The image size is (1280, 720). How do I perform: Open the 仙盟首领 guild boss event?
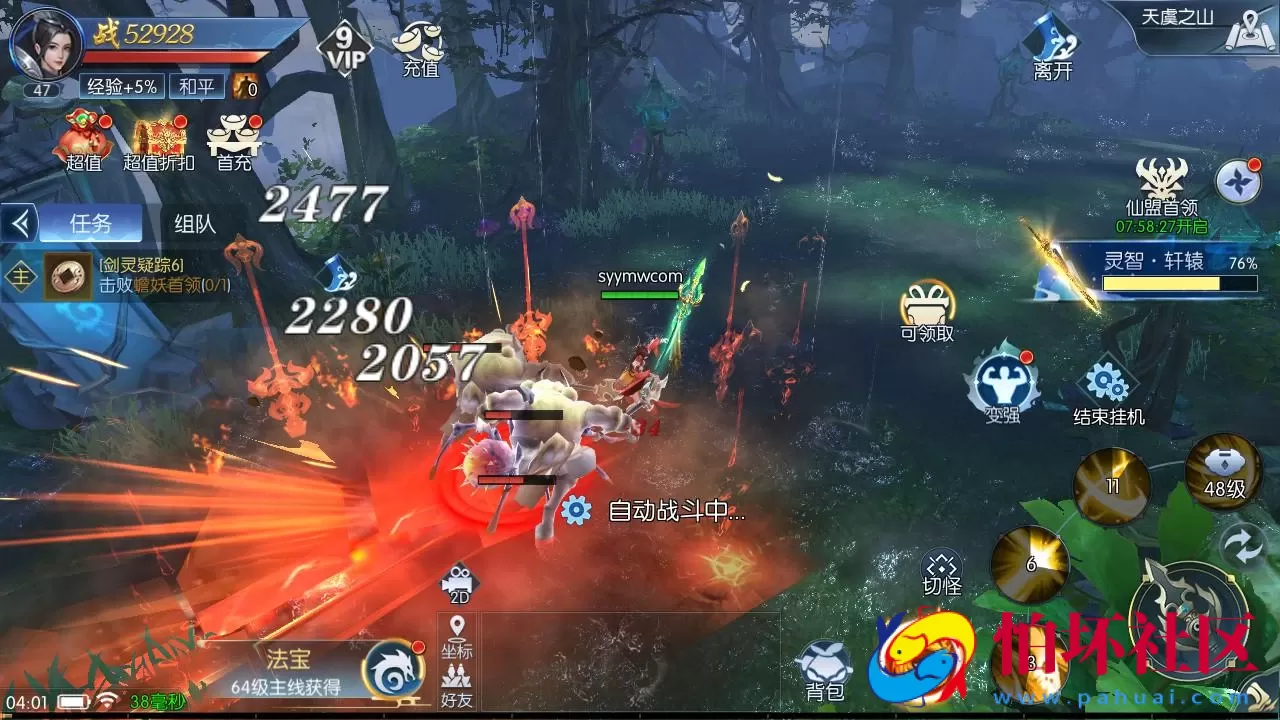[x=1160, y=185]
